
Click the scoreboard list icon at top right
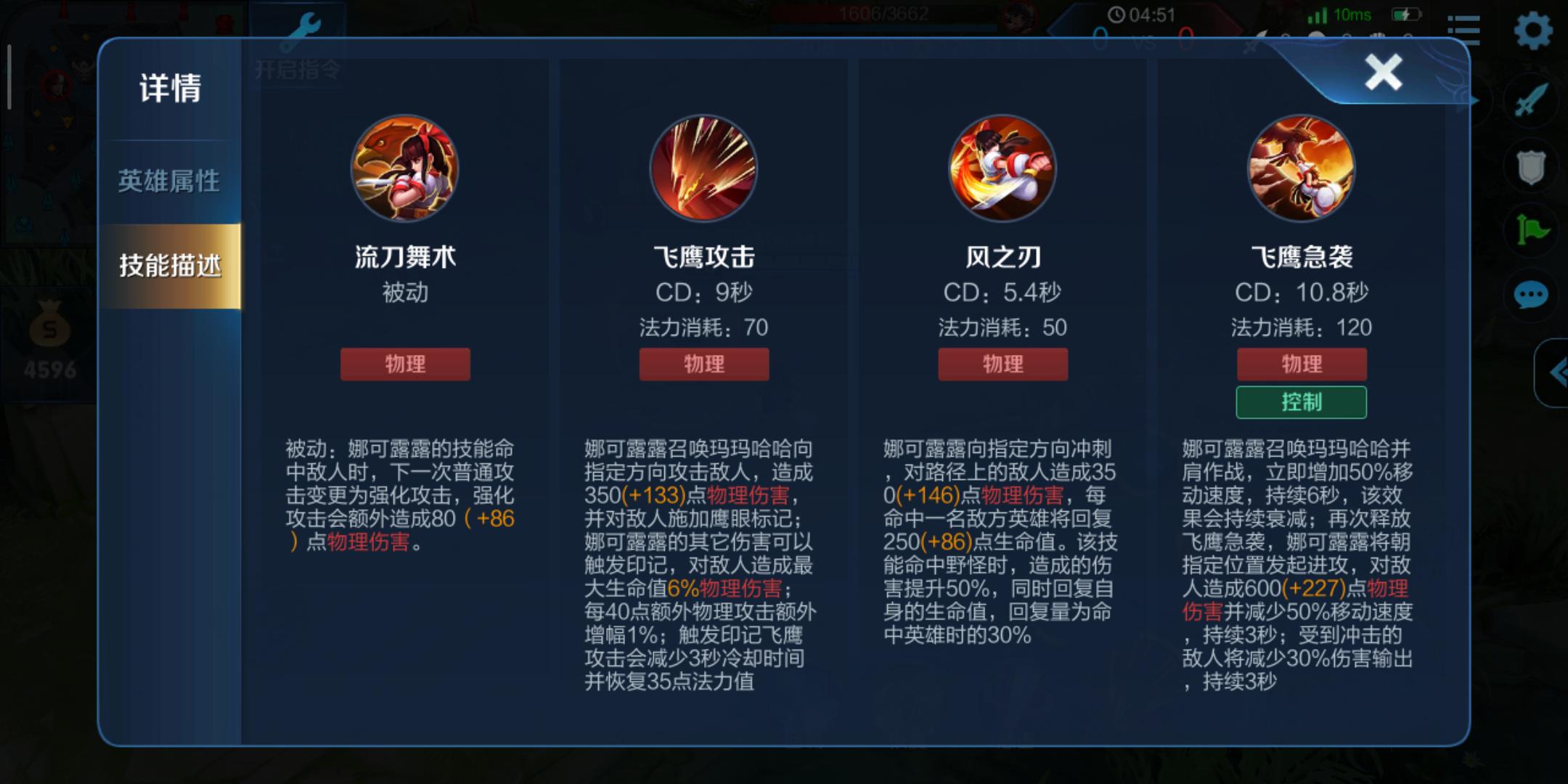point(1468,30)
